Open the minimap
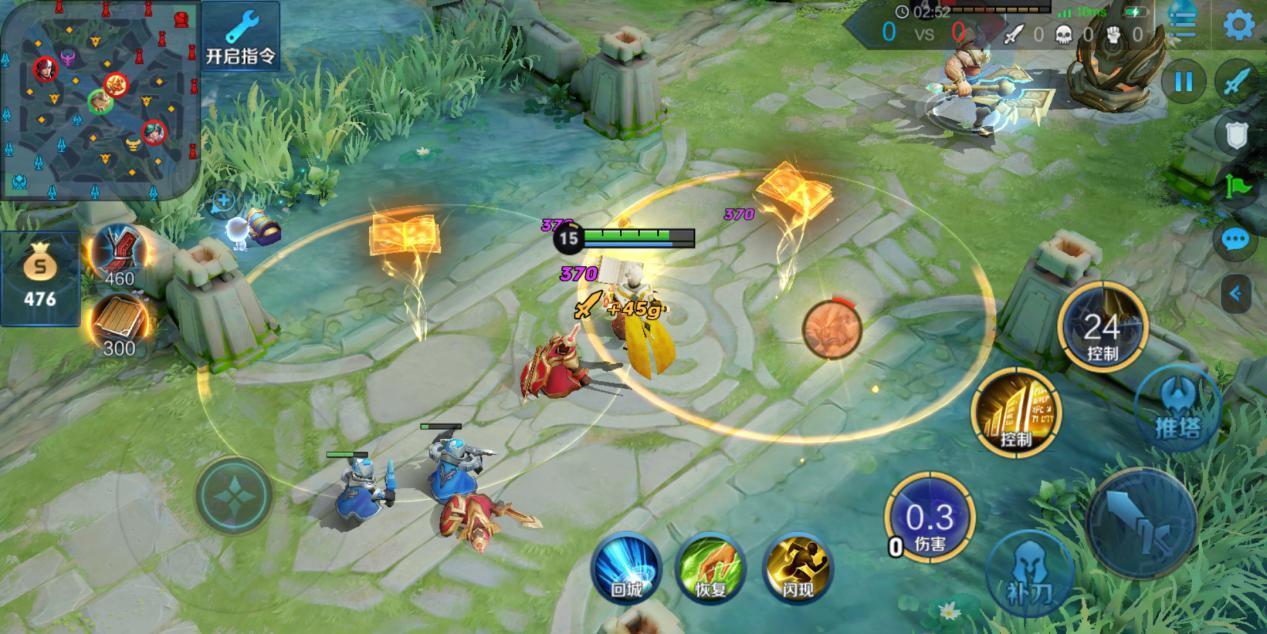The height and width of the screenshot is (634, 1267). (98, 98)
